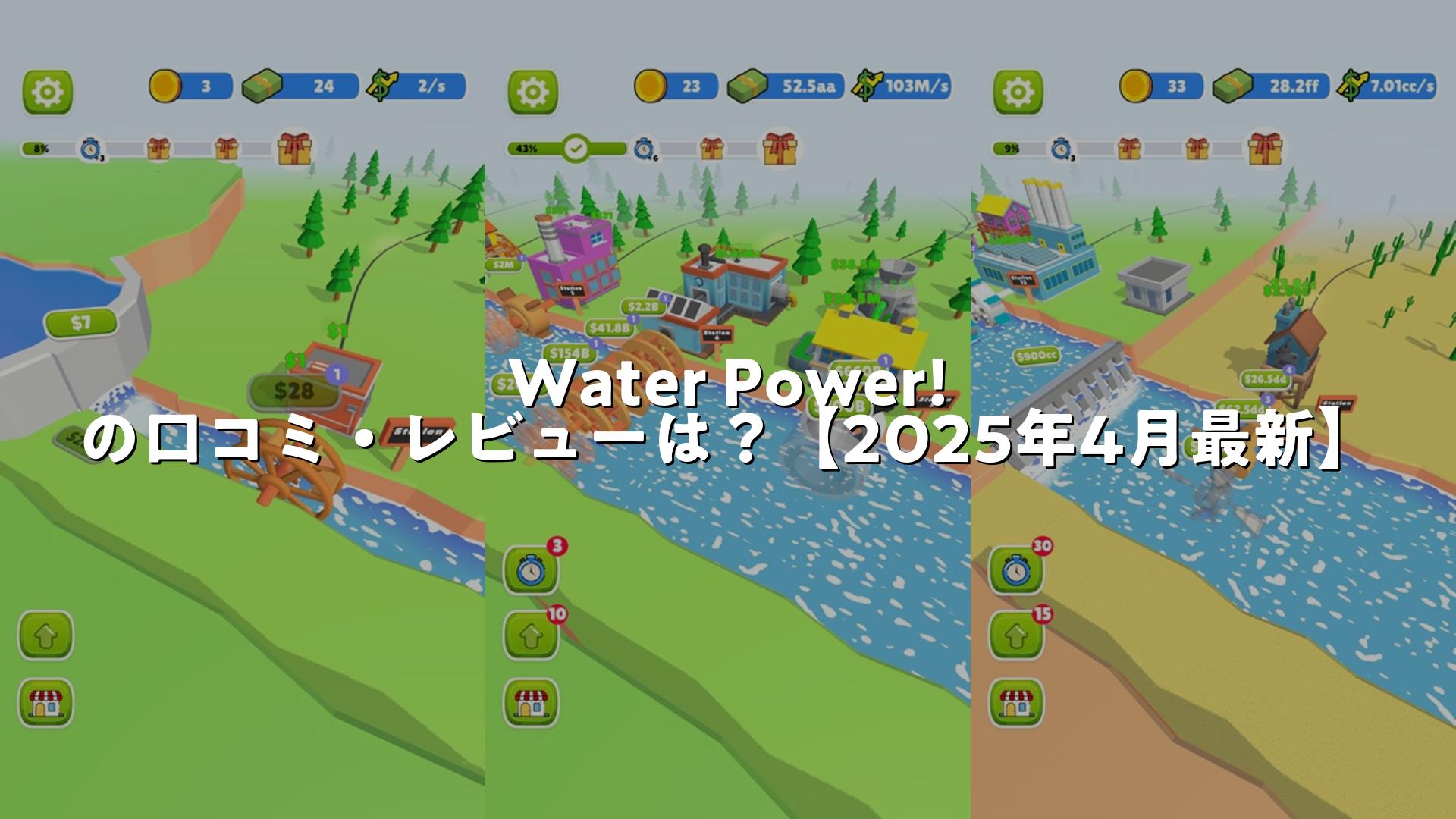
Task: Open the stopwatch button with badge 30
Action: tap(1016, 570)
